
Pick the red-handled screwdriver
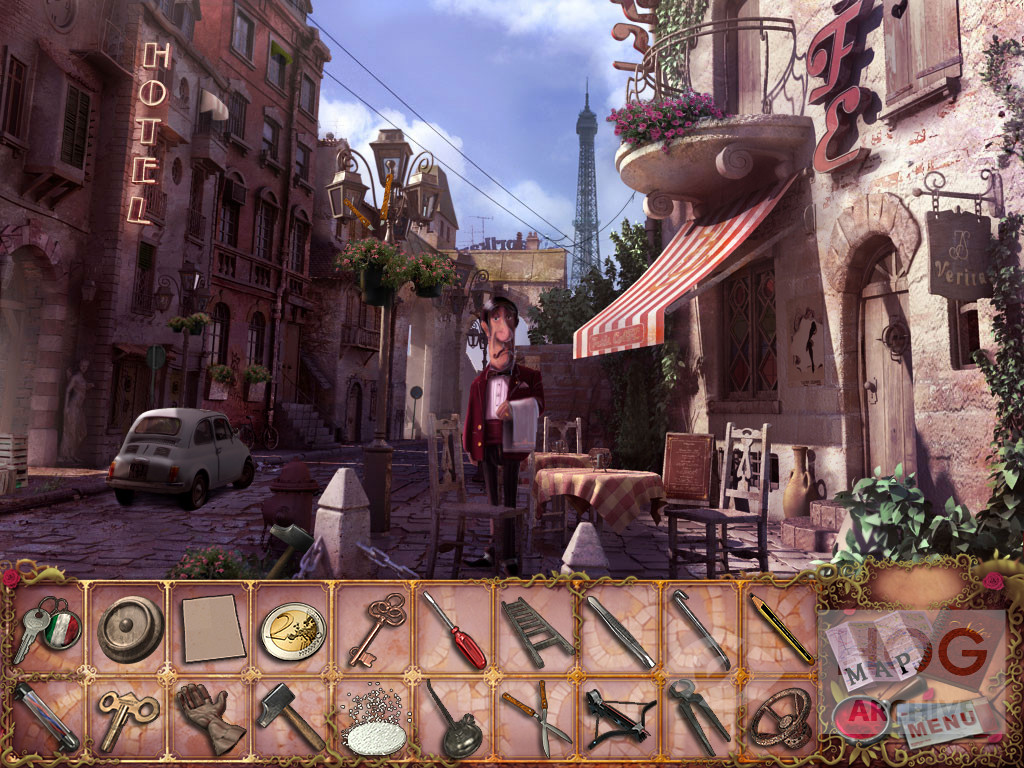point(454,630)
